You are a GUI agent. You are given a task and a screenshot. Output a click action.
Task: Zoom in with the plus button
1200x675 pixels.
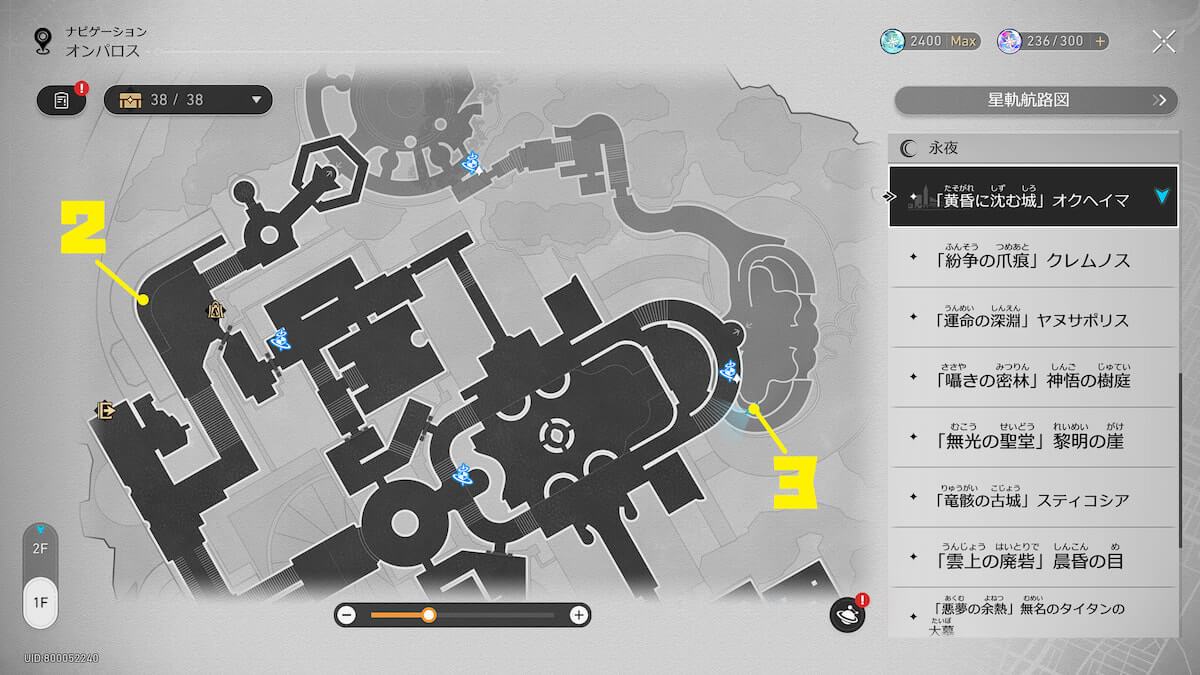click(578, 615)
